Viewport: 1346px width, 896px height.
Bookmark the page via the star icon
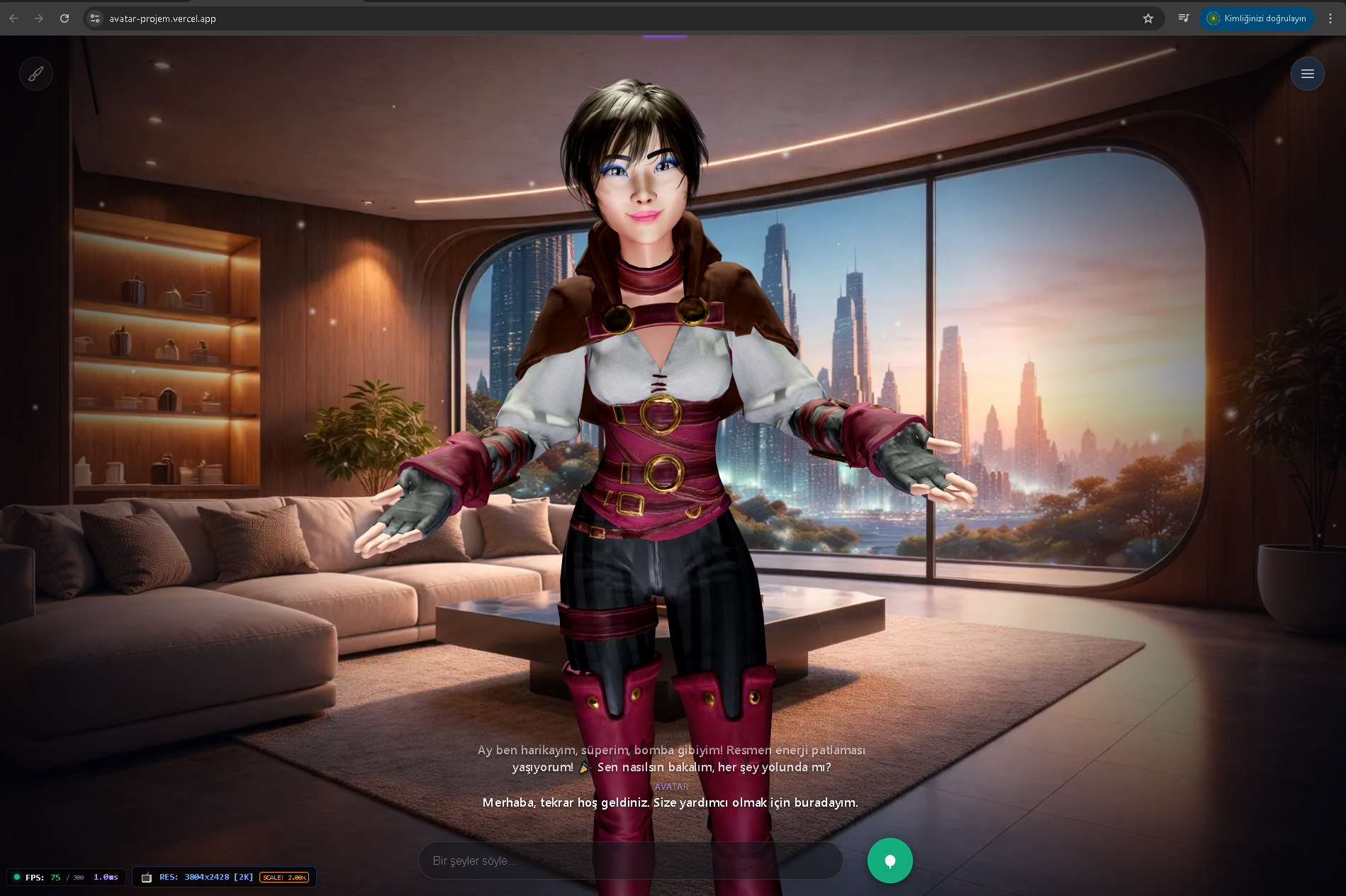[1147, 18]
